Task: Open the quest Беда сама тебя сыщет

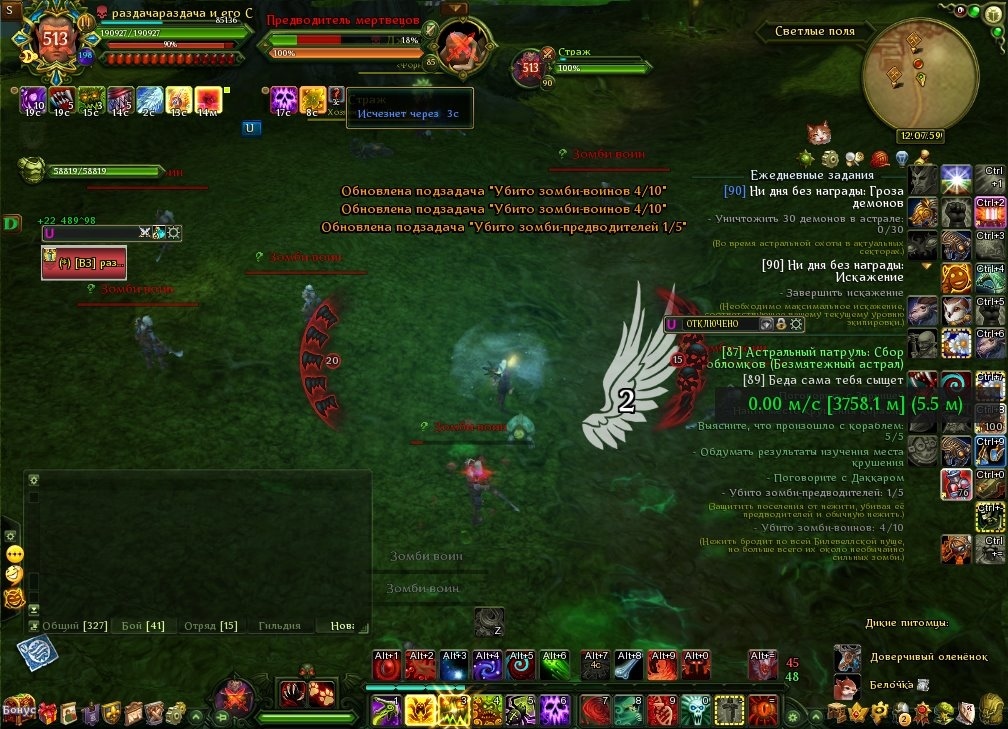Action: (x=824, y=380)
